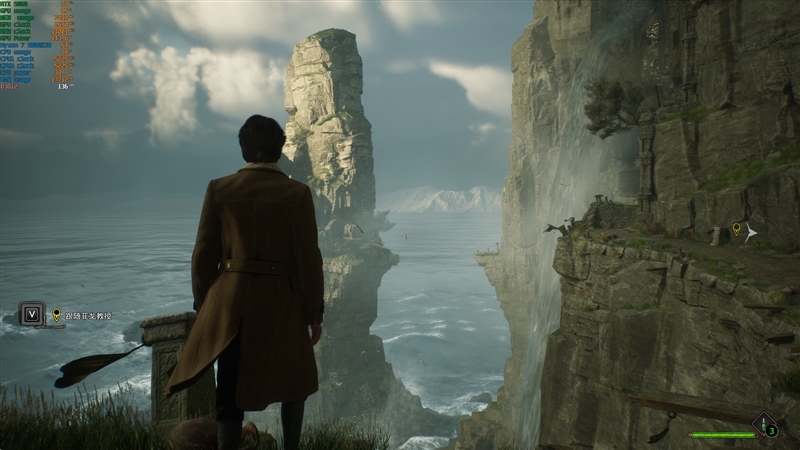800x450 pixels.
Task: Click the yellow quest waypoint marker on the cliff
Action: [x=737, y=230]
